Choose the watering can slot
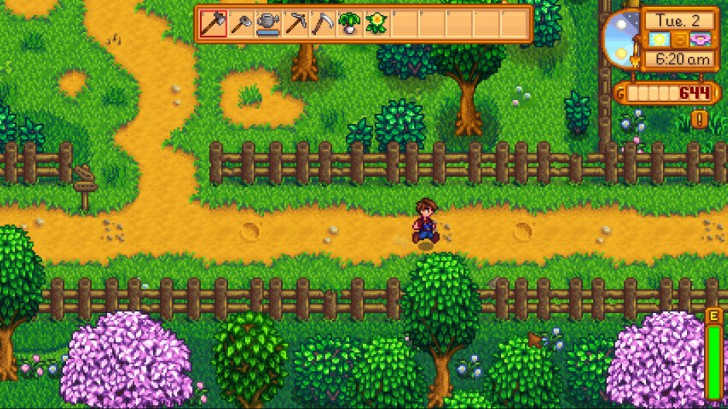The image size is (728, 409). pos(268,23)
